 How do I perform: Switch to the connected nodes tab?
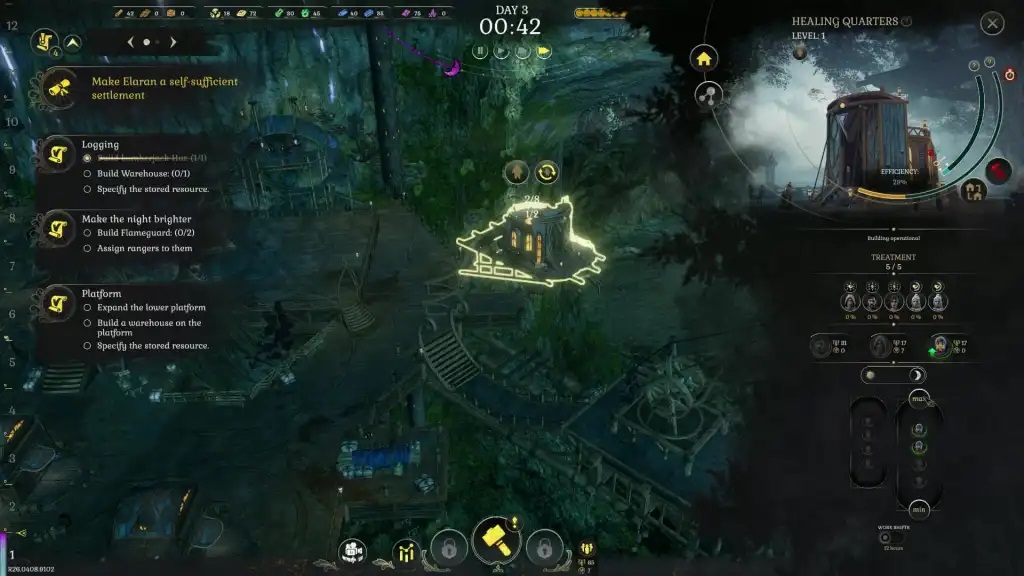709,95
